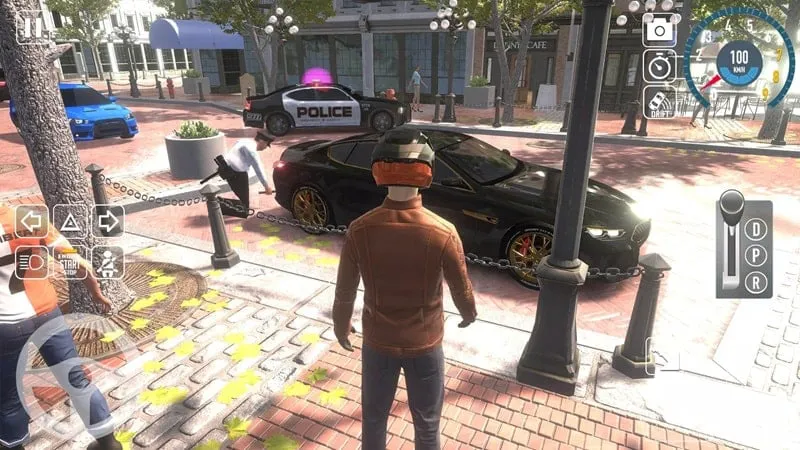The height and width of the screenshot is (450, 800).
Task: Toggle Drift mode
Action: [659, 101]
